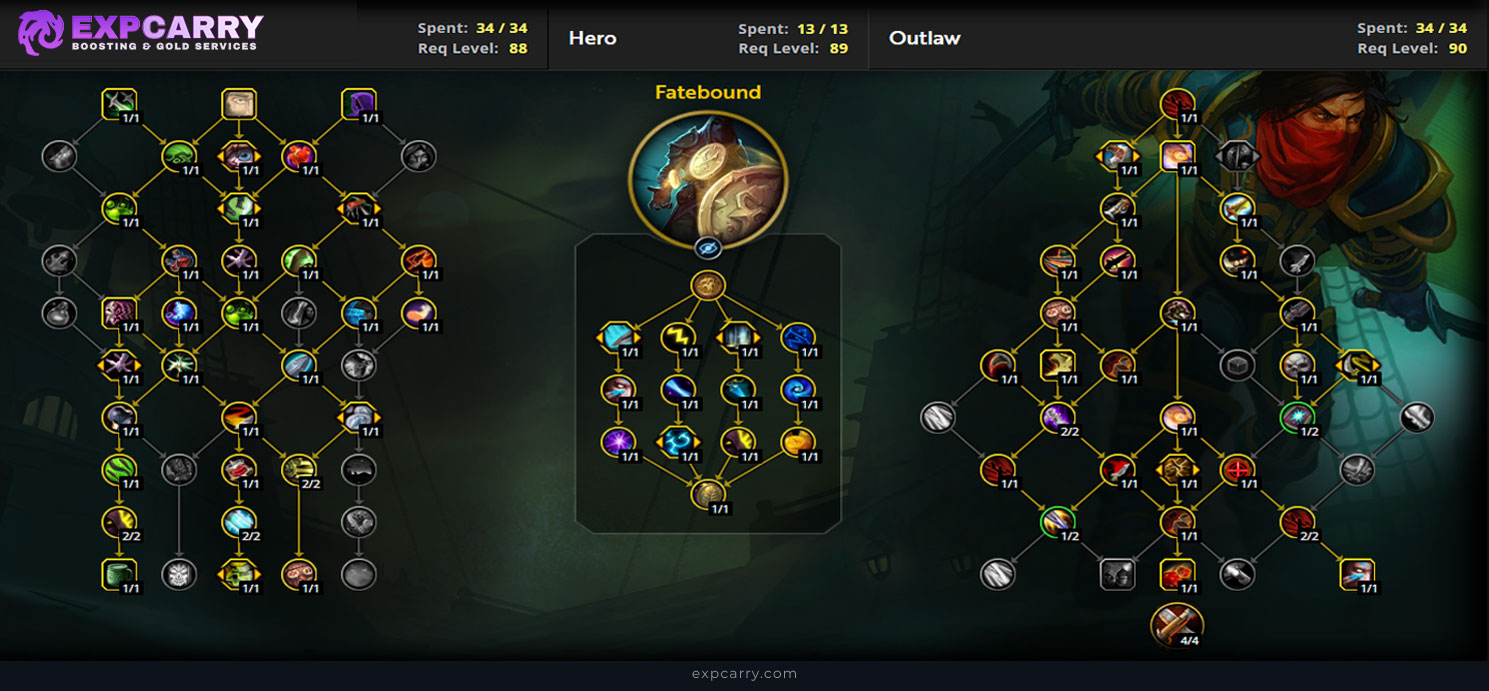The image size is (1489, 691).
Task: Pick the greyed-out skull class talent
Action: pyautogui.click(x=178, y=573)
